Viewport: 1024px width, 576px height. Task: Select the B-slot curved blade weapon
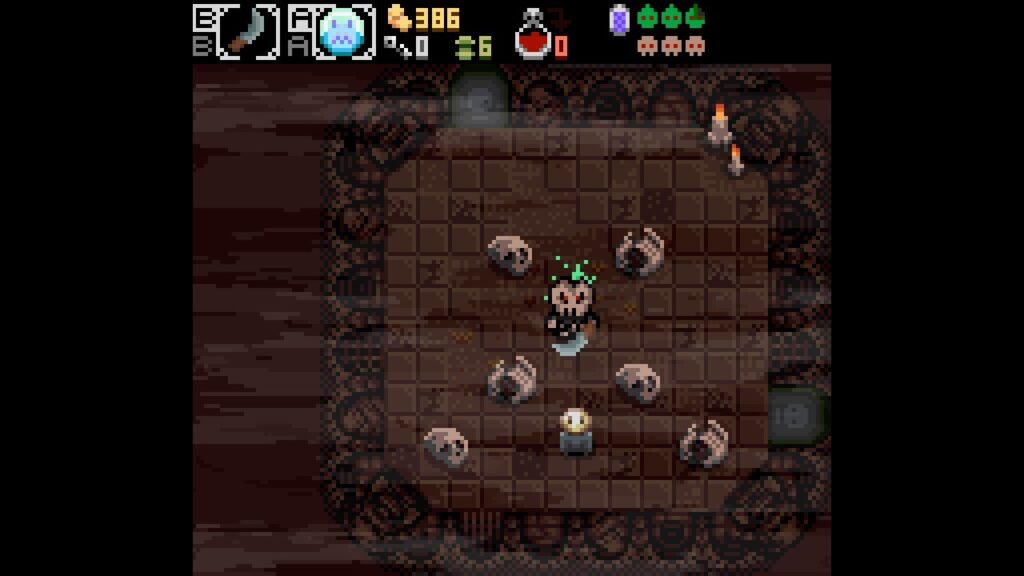pyautogui.click(x=246, y=31)
